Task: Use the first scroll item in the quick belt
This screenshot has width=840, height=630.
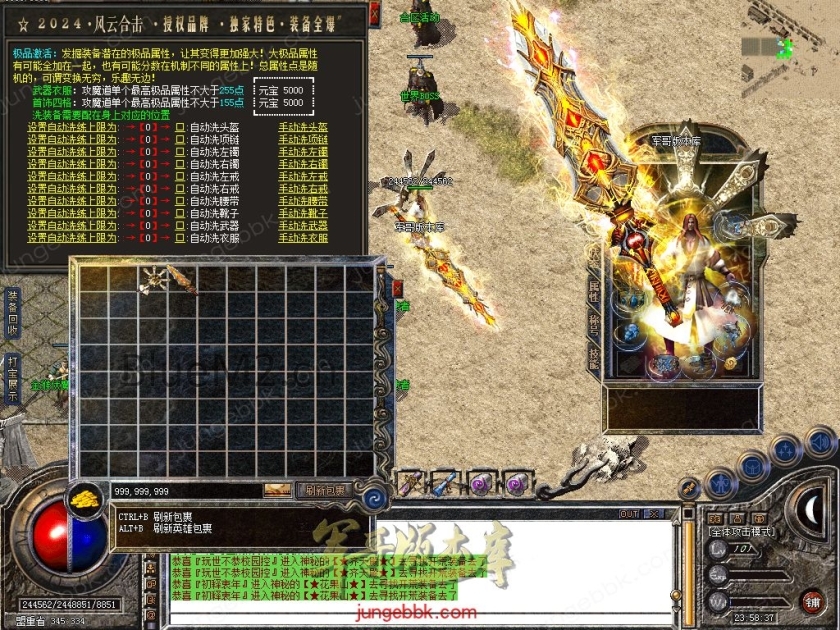Action: pos(409,484)
